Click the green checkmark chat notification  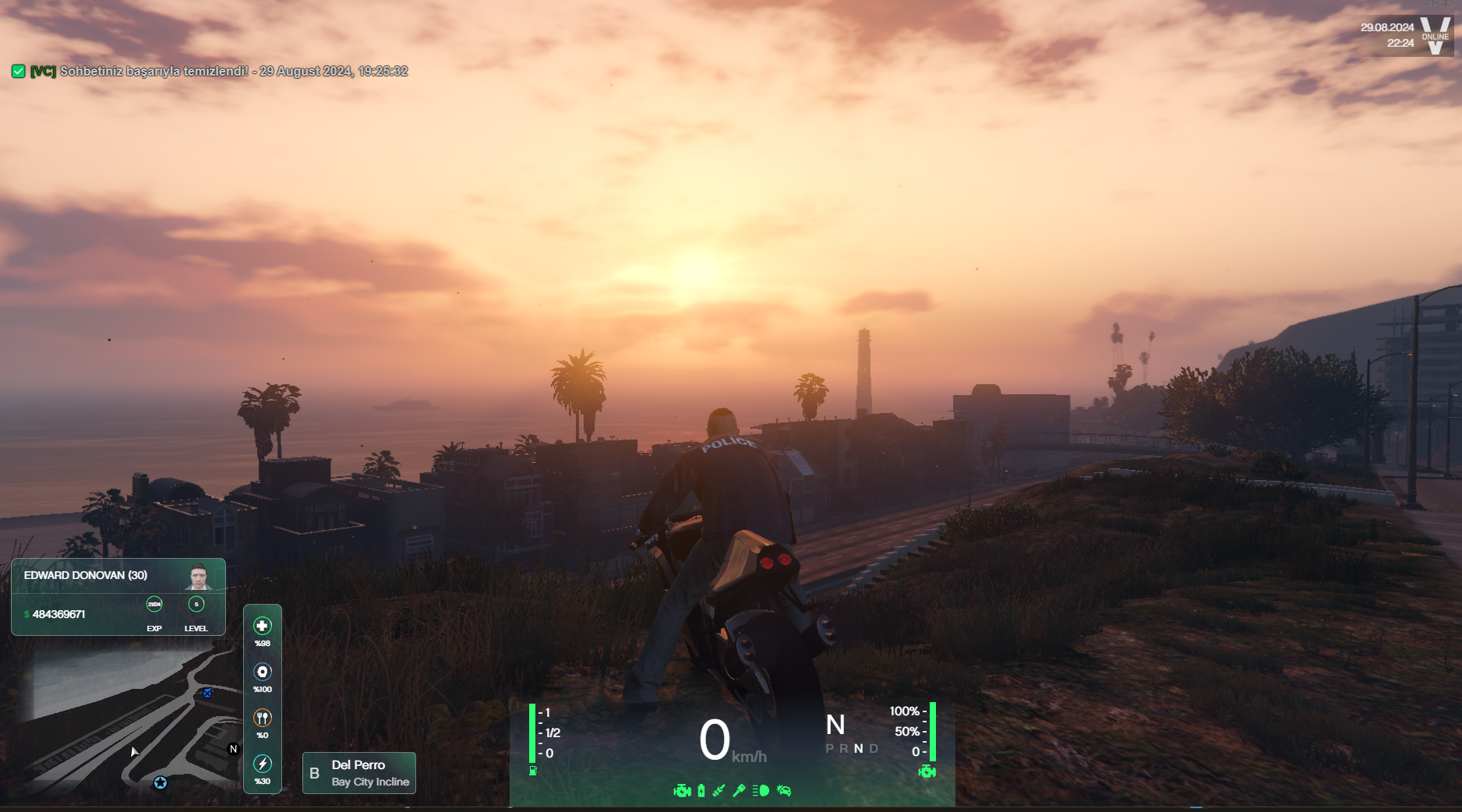19,72
